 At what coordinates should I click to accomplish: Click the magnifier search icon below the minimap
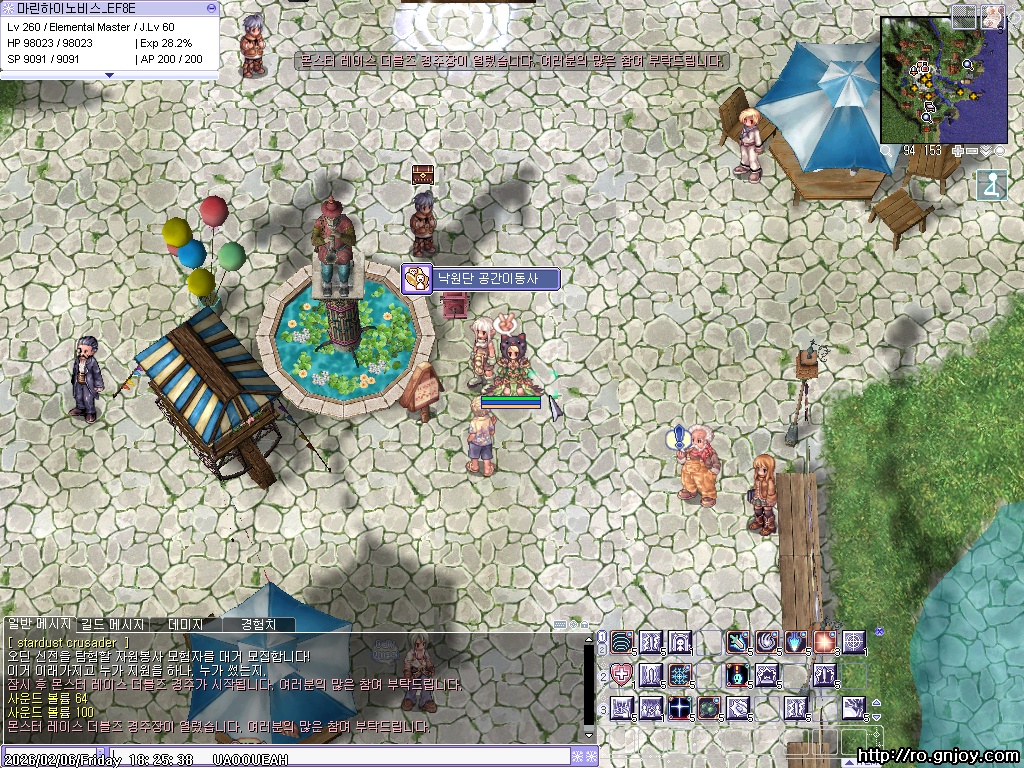(888, 151)
